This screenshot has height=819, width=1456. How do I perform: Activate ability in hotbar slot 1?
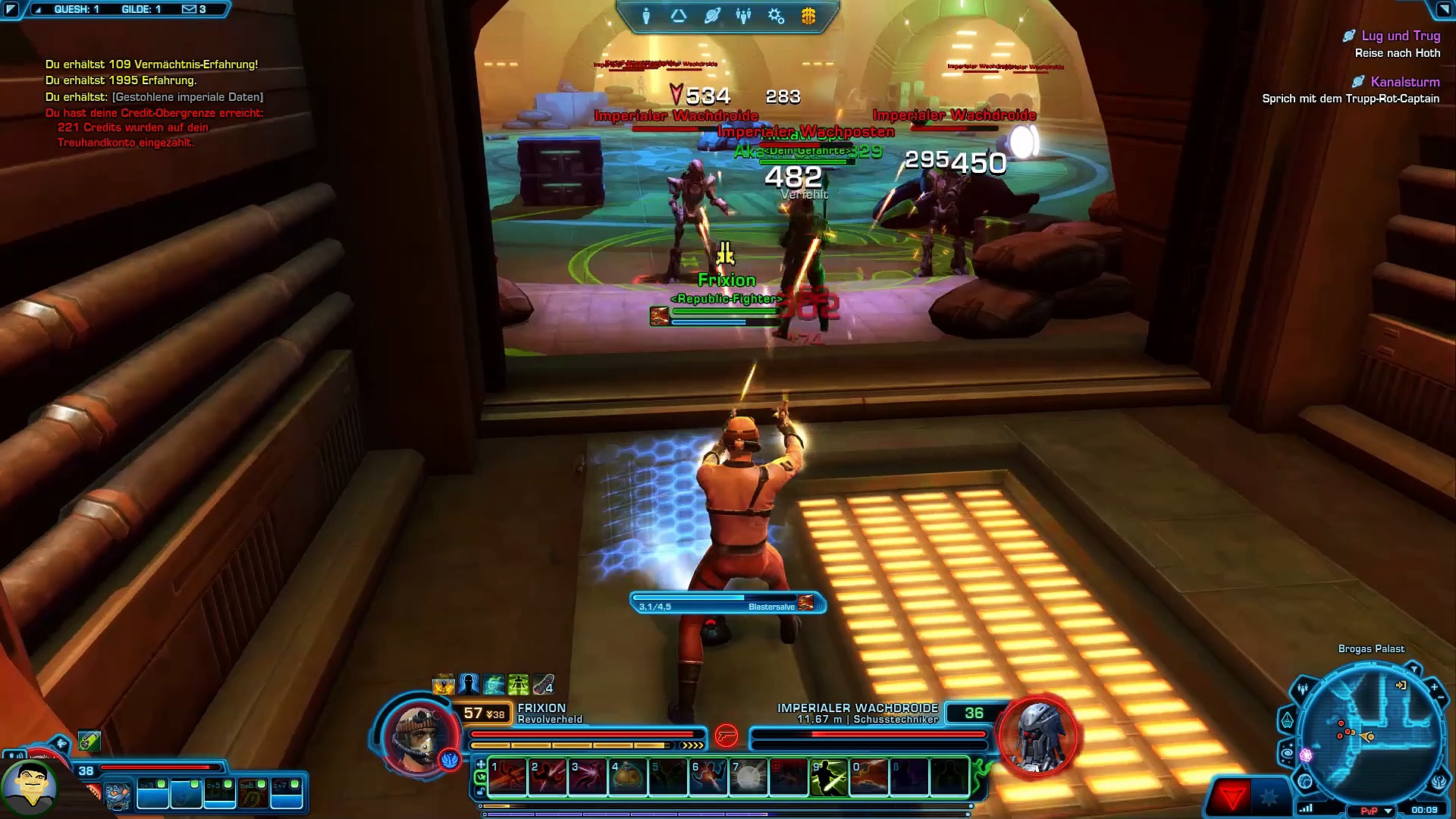508,777
